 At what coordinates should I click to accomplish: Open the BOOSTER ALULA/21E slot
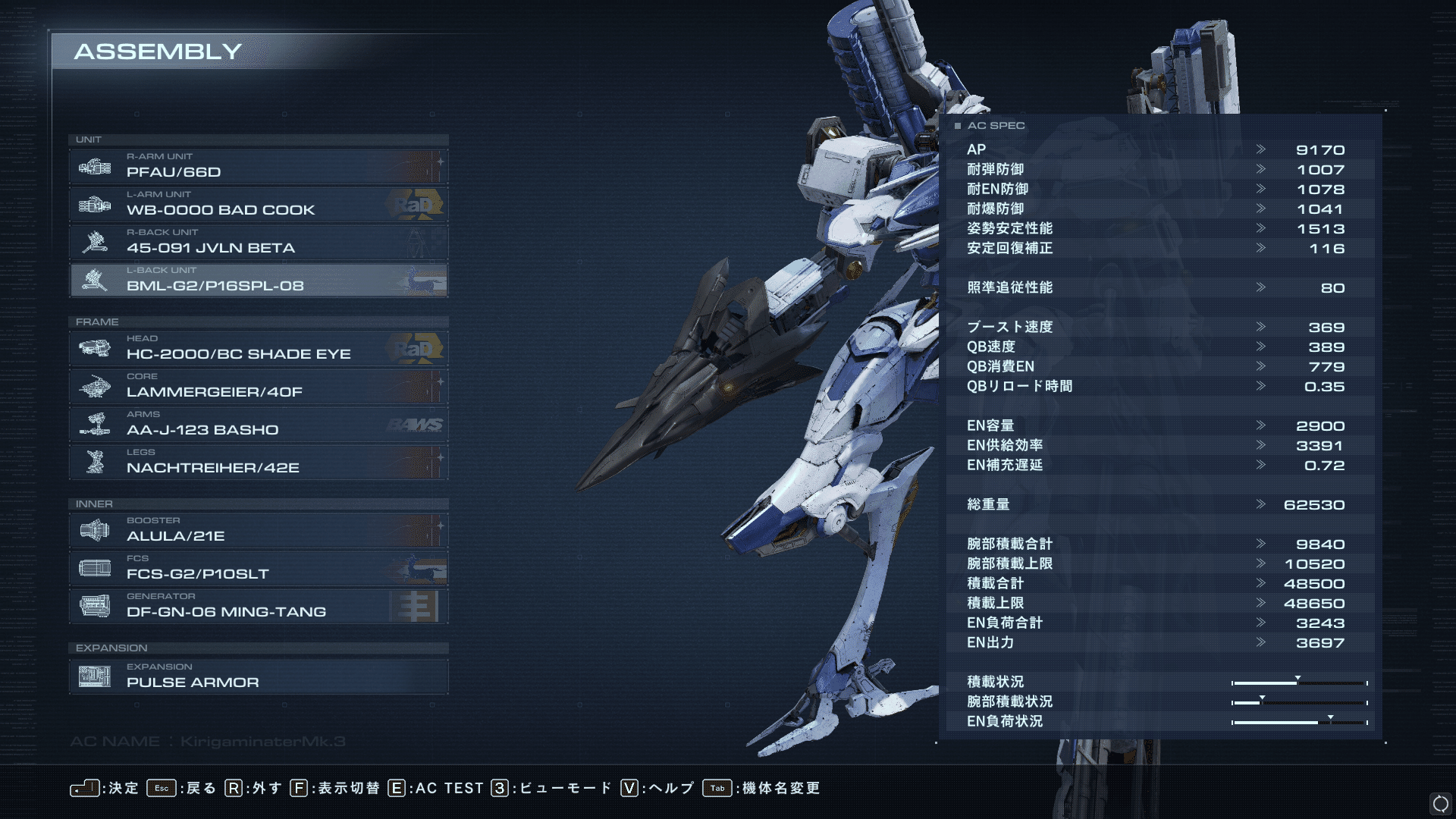[258, 530]
